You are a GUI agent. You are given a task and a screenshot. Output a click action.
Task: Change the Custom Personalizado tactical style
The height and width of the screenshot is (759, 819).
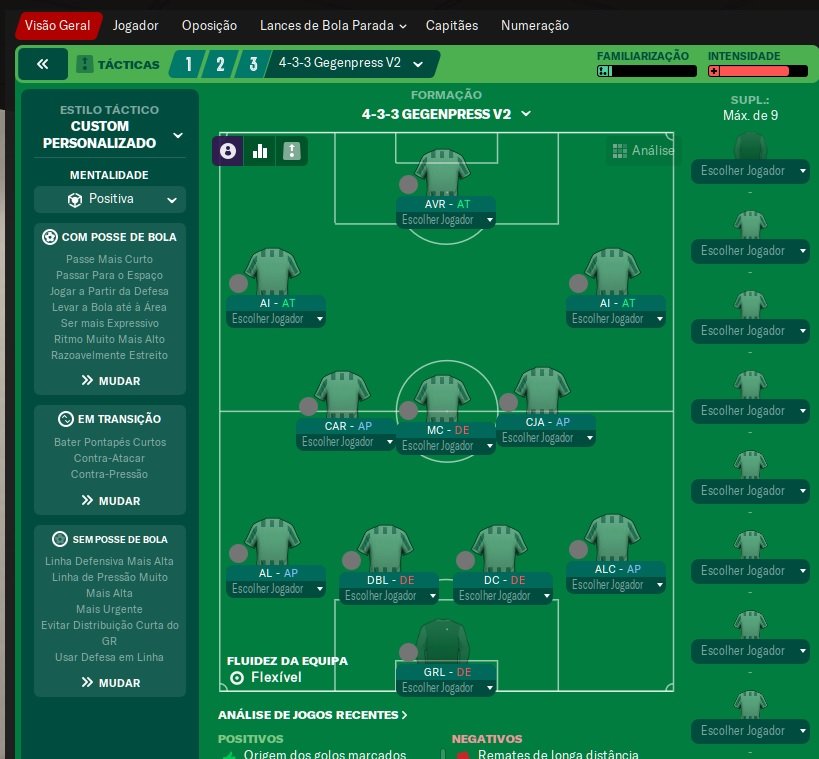[110, 135]
